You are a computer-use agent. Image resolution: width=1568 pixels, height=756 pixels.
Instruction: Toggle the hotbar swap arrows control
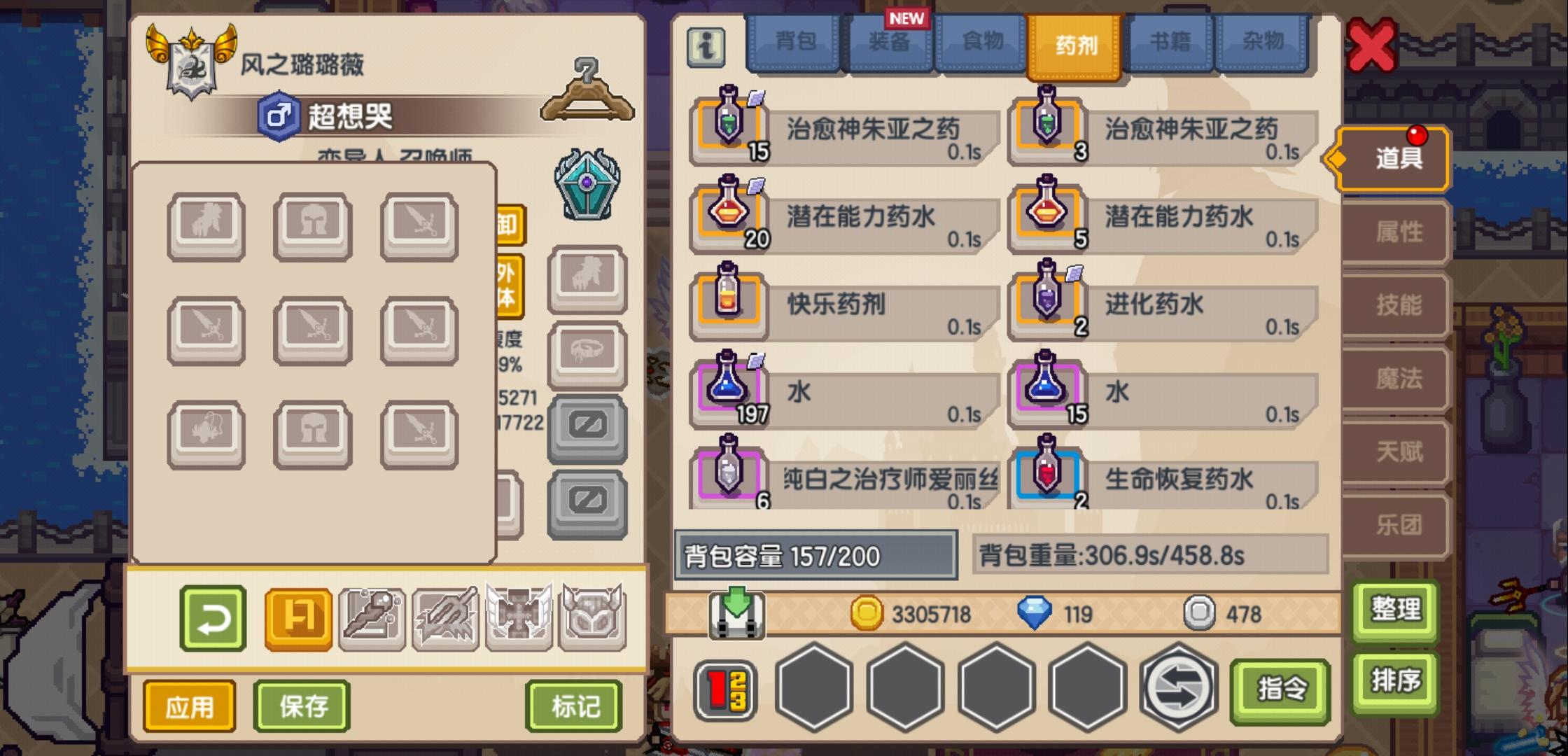click(1177, 689)
